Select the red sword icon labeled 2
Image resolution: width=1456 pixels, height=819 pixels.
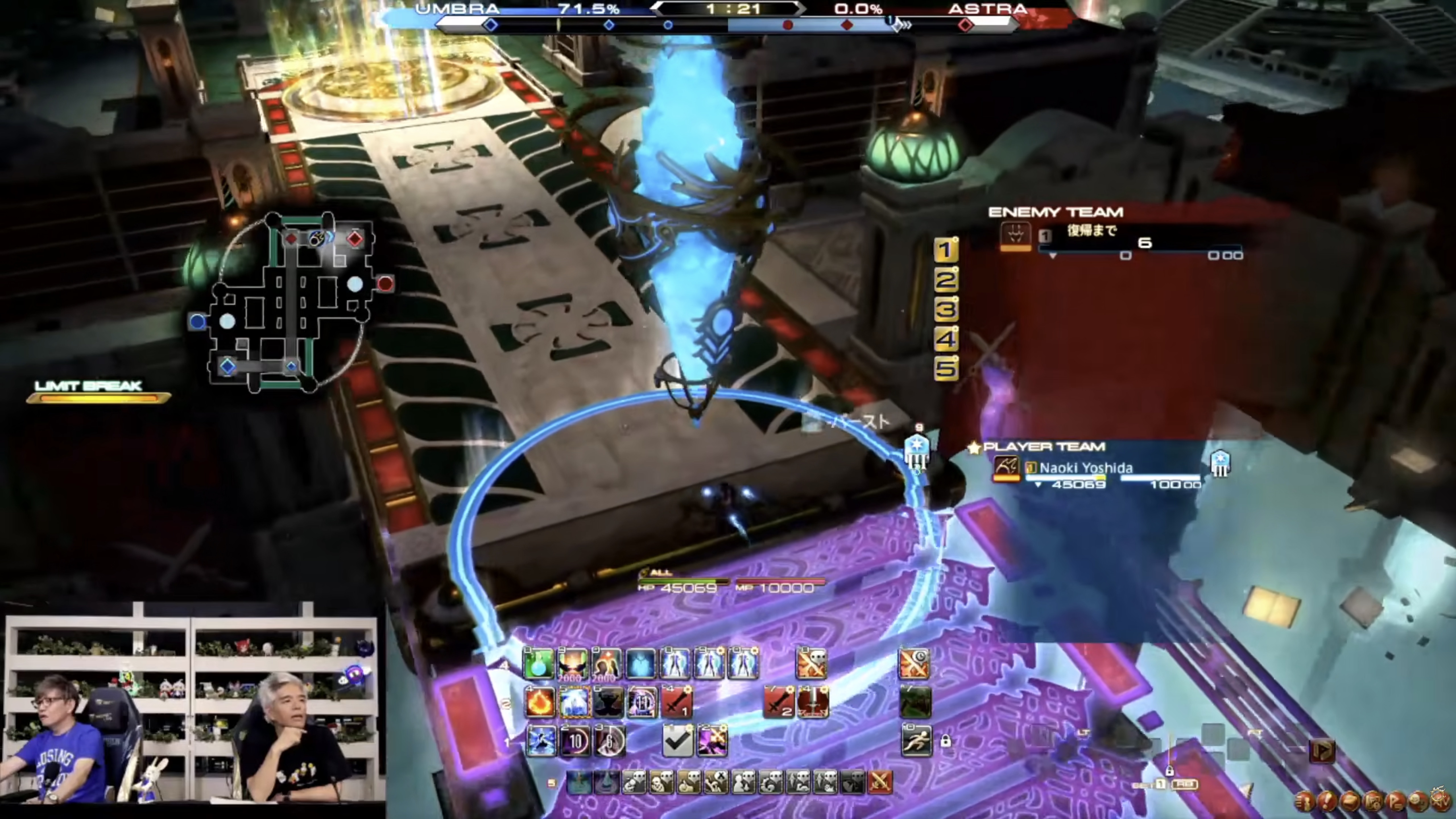[x=778, y=703]
